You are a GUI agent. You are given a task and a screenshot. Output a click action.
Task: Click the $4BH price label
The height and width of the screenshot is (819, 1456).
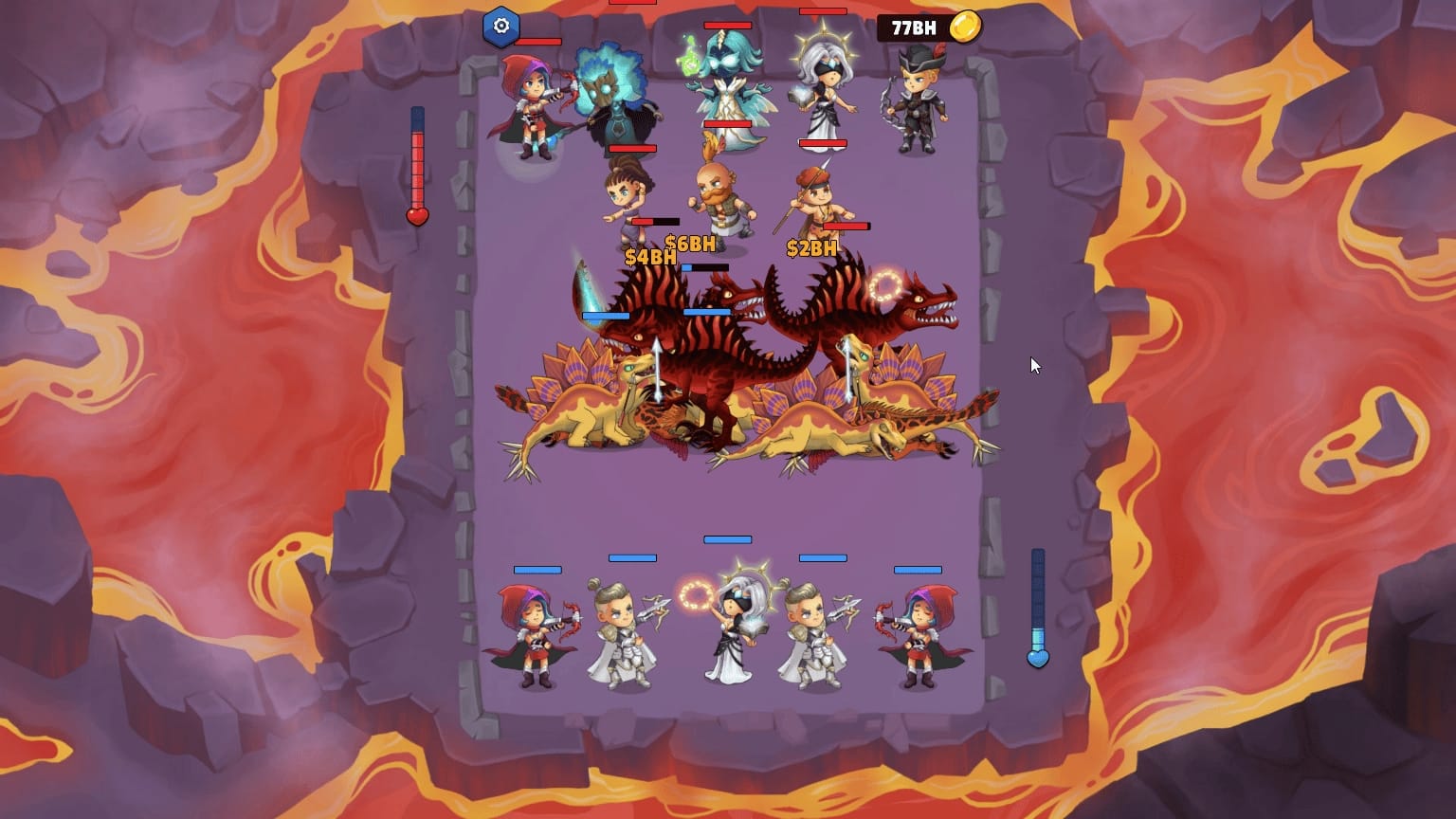tap(650, 256)
